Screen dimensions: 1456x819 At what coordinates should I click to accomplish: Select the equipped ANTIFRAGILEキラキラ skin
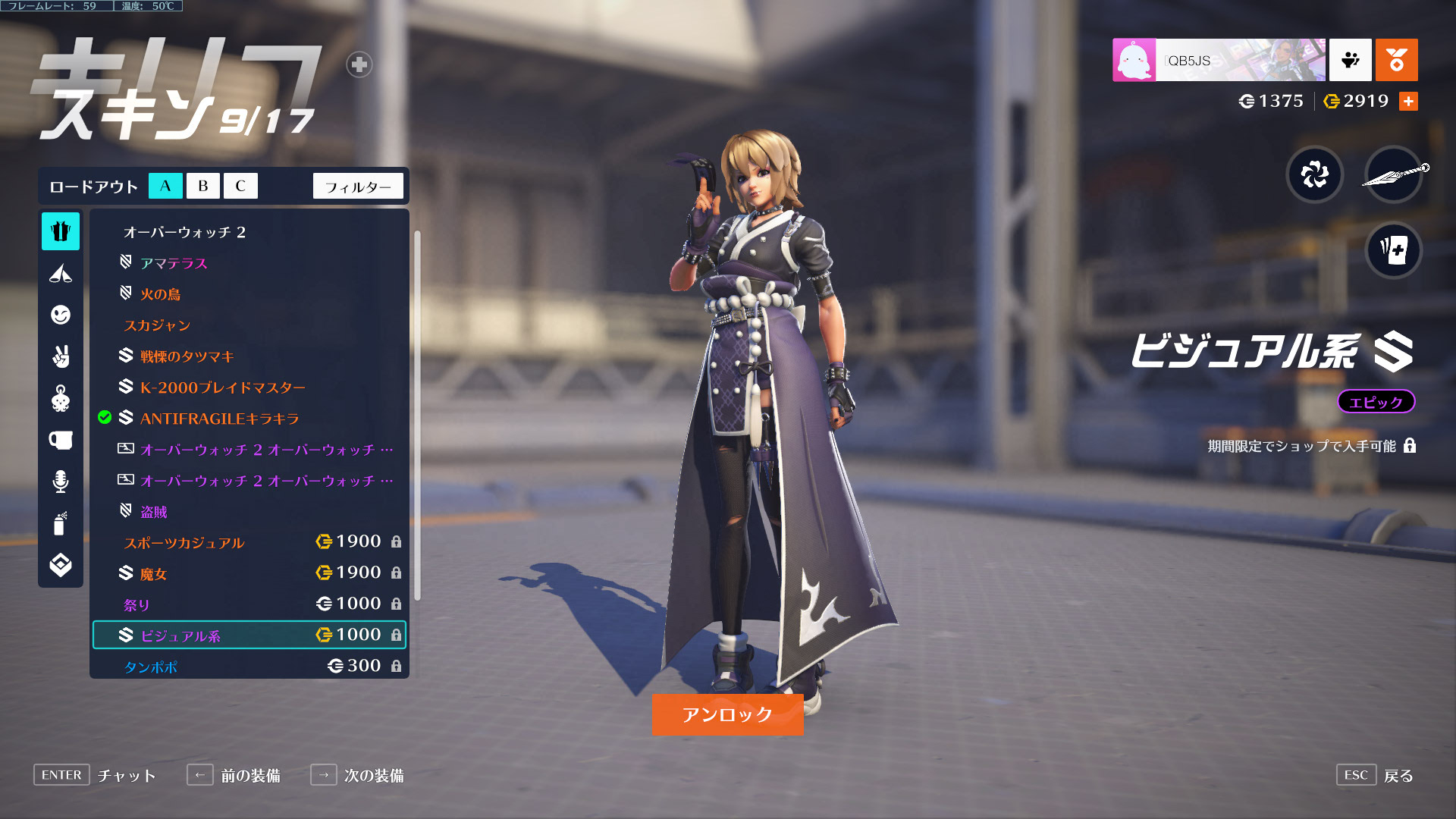219,419
